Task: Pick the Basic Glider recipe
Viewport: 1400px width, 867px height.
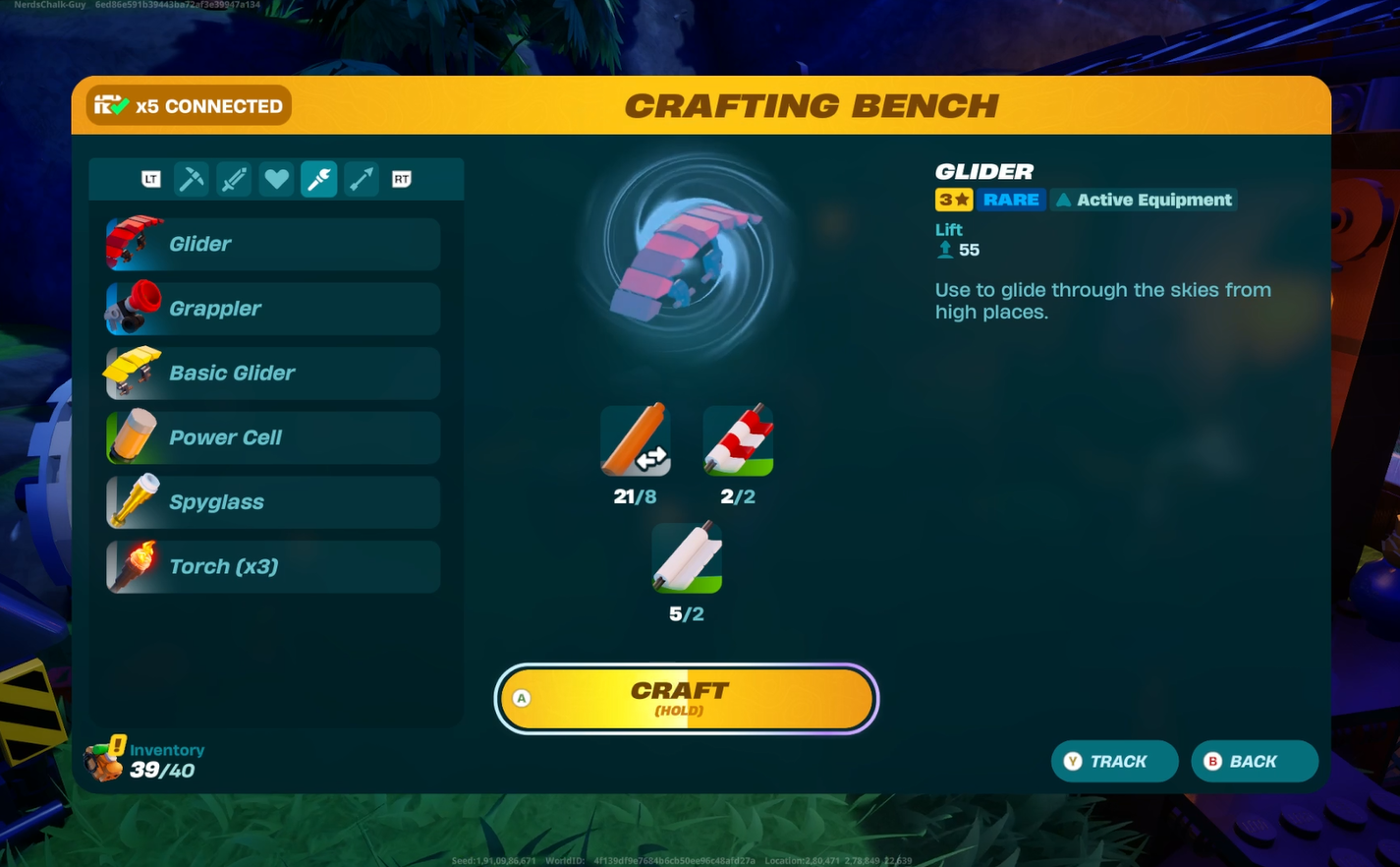Action: click(273, 374)
